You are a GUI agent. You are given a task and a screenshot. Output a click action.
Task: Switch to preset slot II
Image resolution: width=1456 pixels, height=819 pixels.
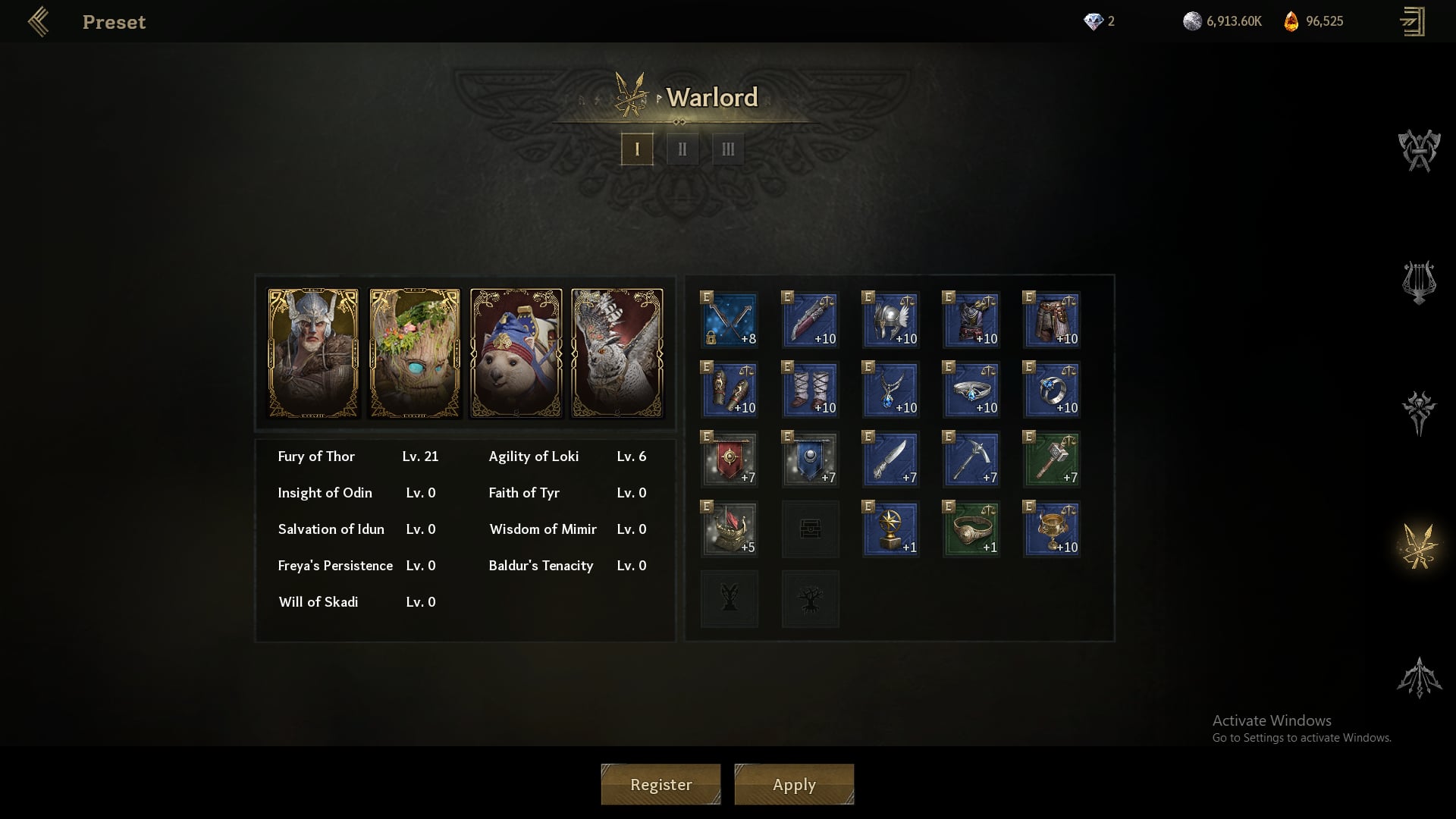[x=682, y=149]
